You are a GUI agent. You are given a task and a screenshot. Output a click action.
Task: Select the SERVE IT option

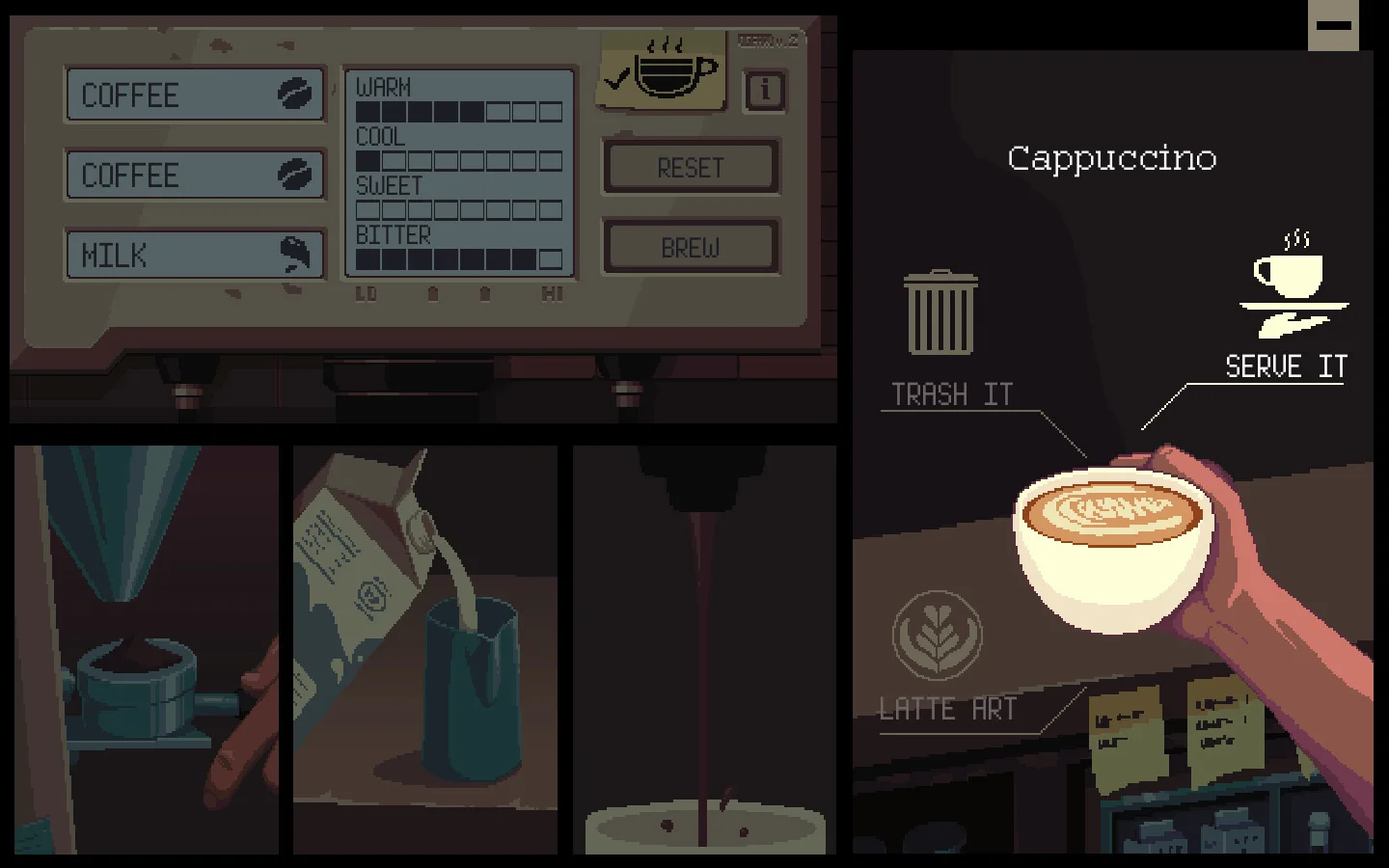point(1286,366)
